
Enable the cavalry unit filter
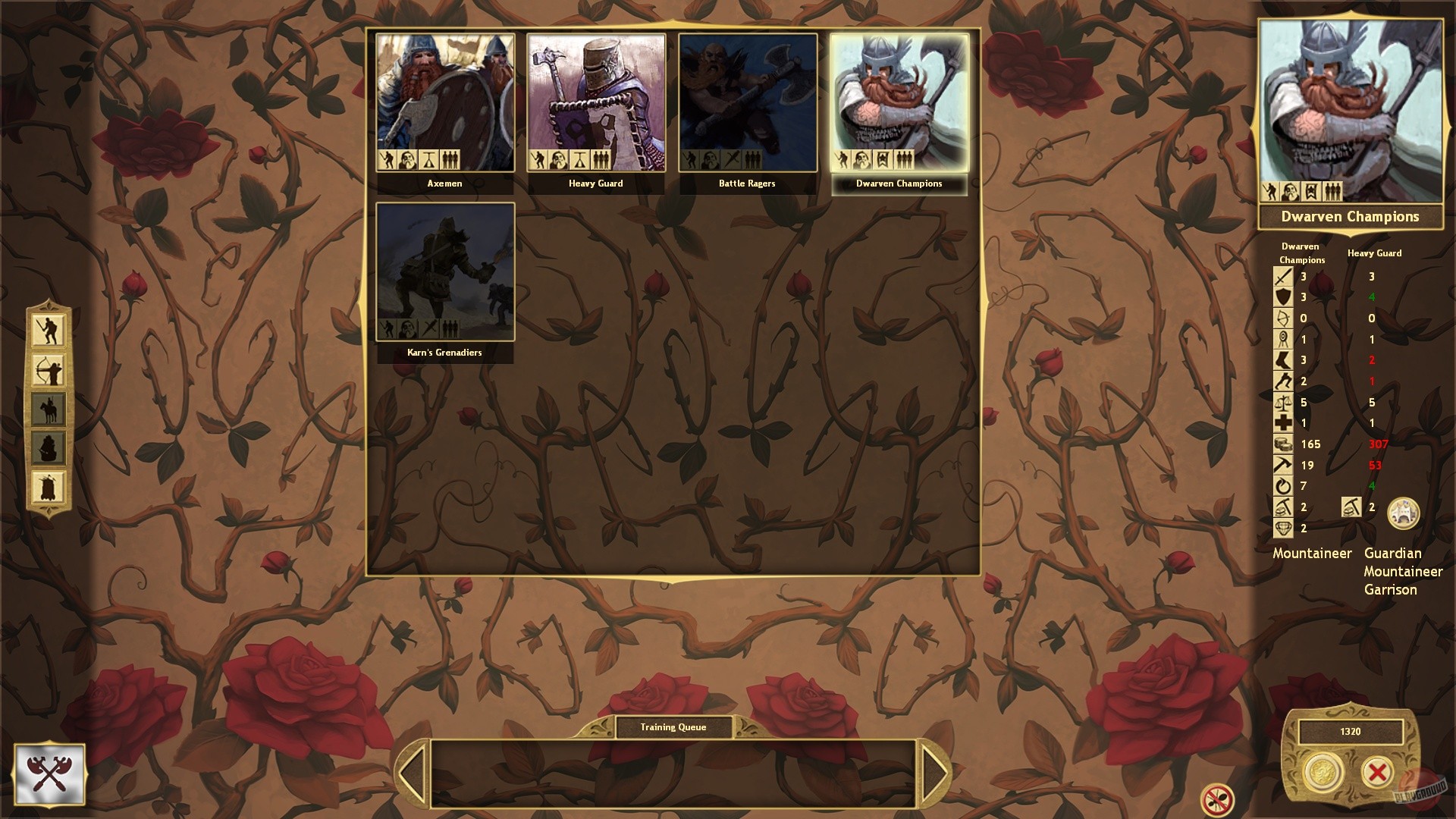49,407
